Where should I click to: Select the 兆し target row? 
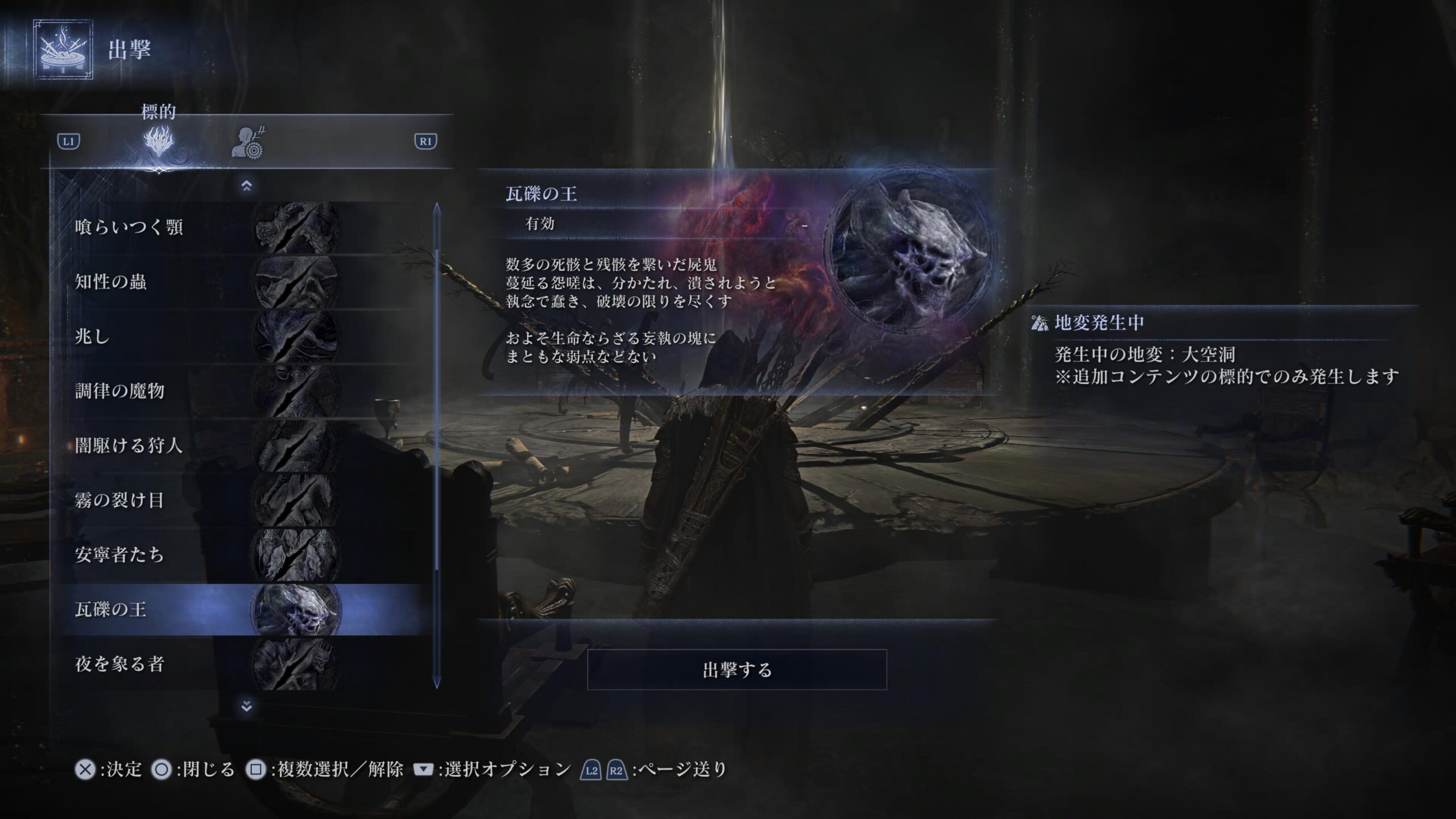(245, 337)
